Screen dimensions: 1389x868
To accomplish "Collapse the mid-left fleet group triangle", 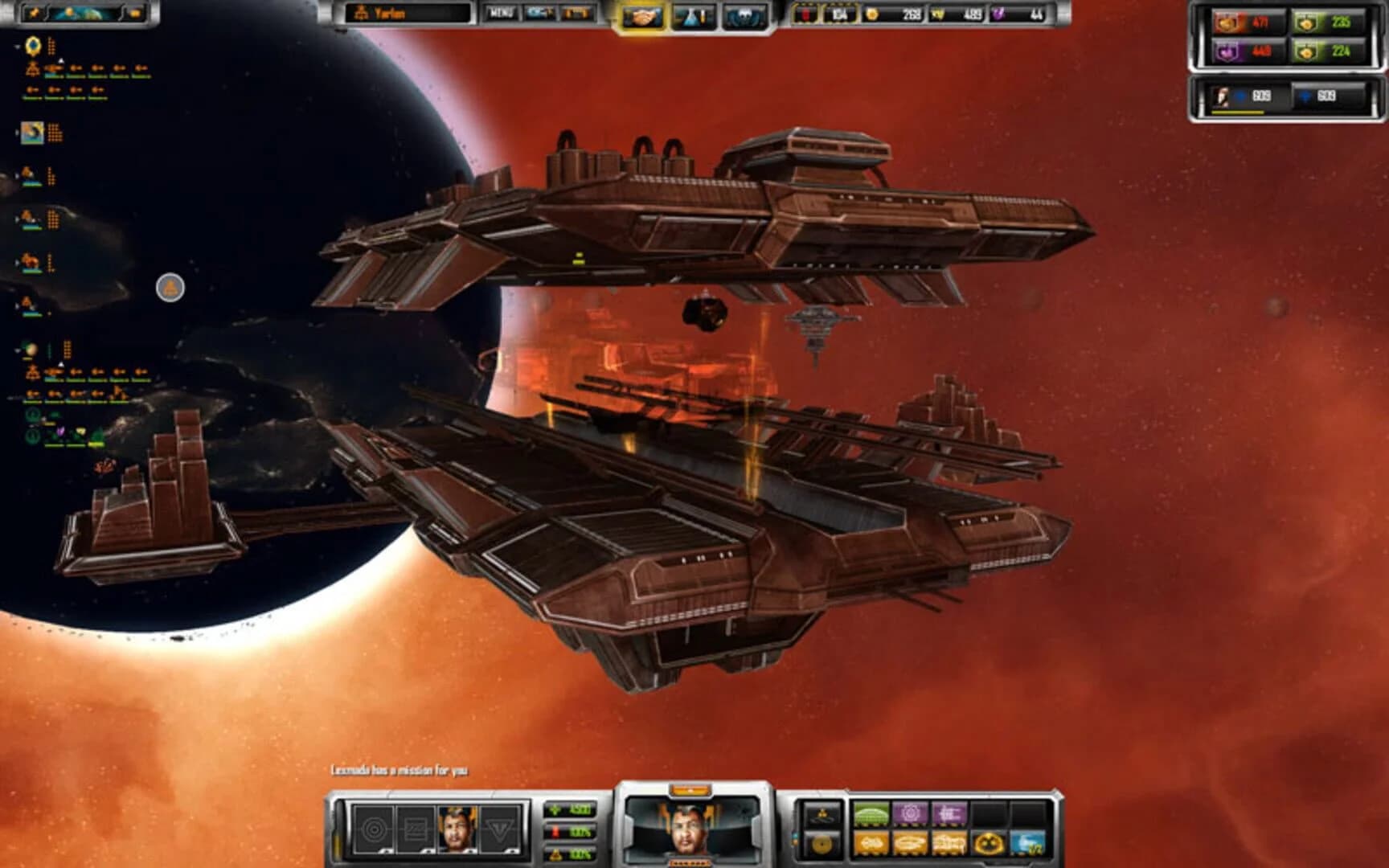I will tap(18, 217).
